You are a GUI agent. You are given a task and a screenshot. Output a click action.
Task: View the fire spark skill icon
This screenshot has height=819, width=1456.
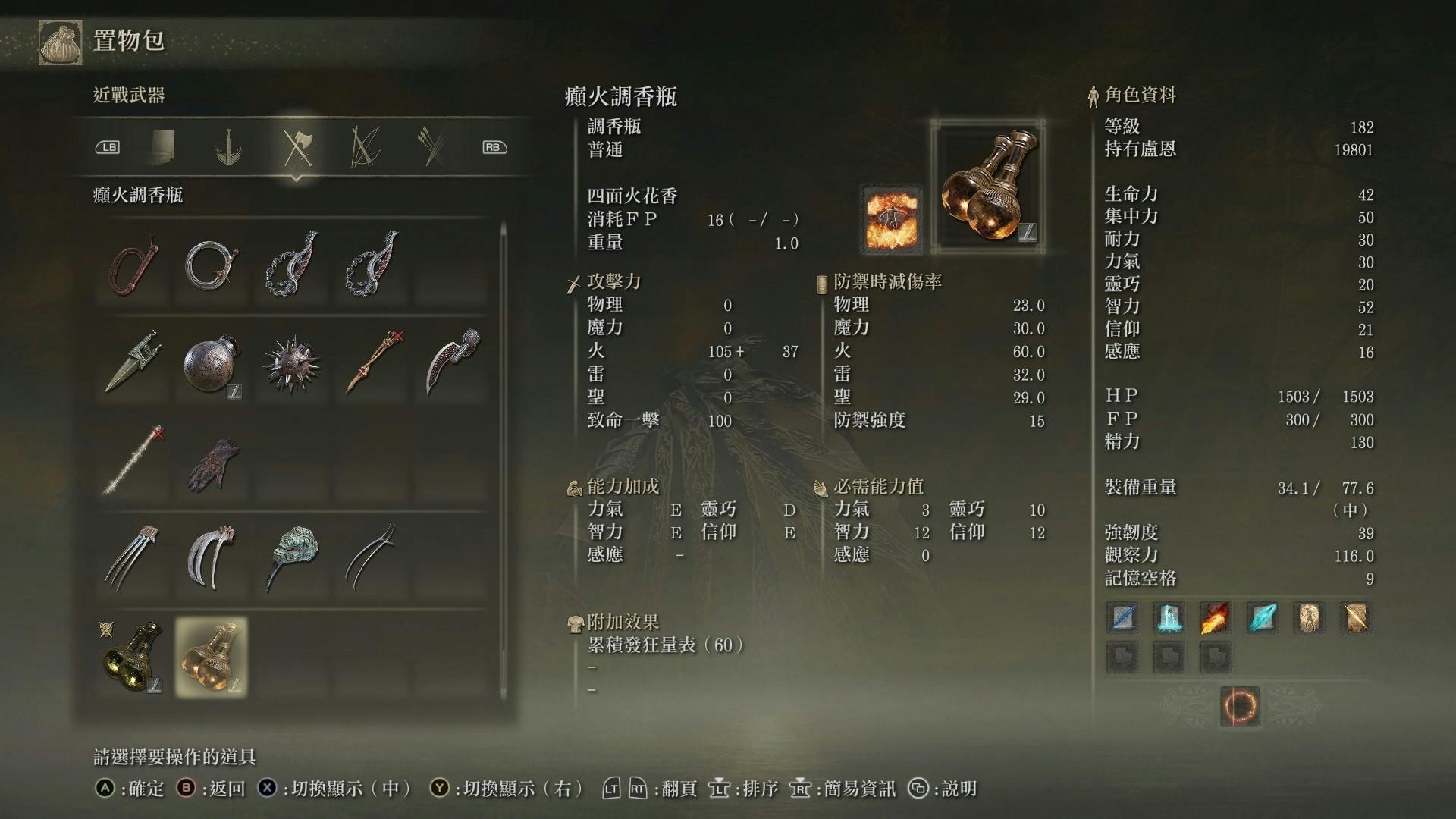coord(893,220)
